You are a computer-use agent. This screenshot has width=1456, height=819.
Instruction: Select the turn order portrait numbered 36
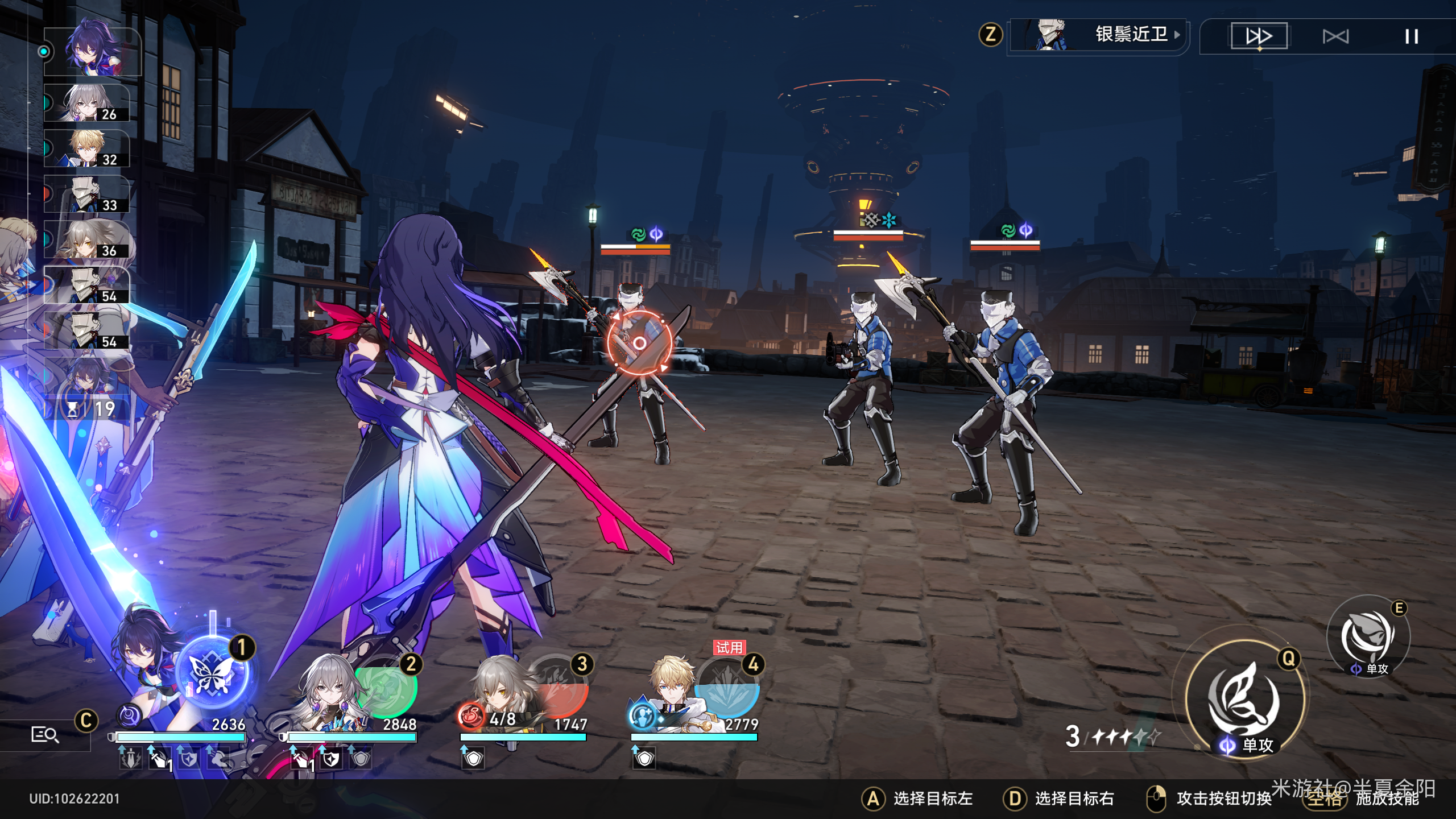point(87,239)
